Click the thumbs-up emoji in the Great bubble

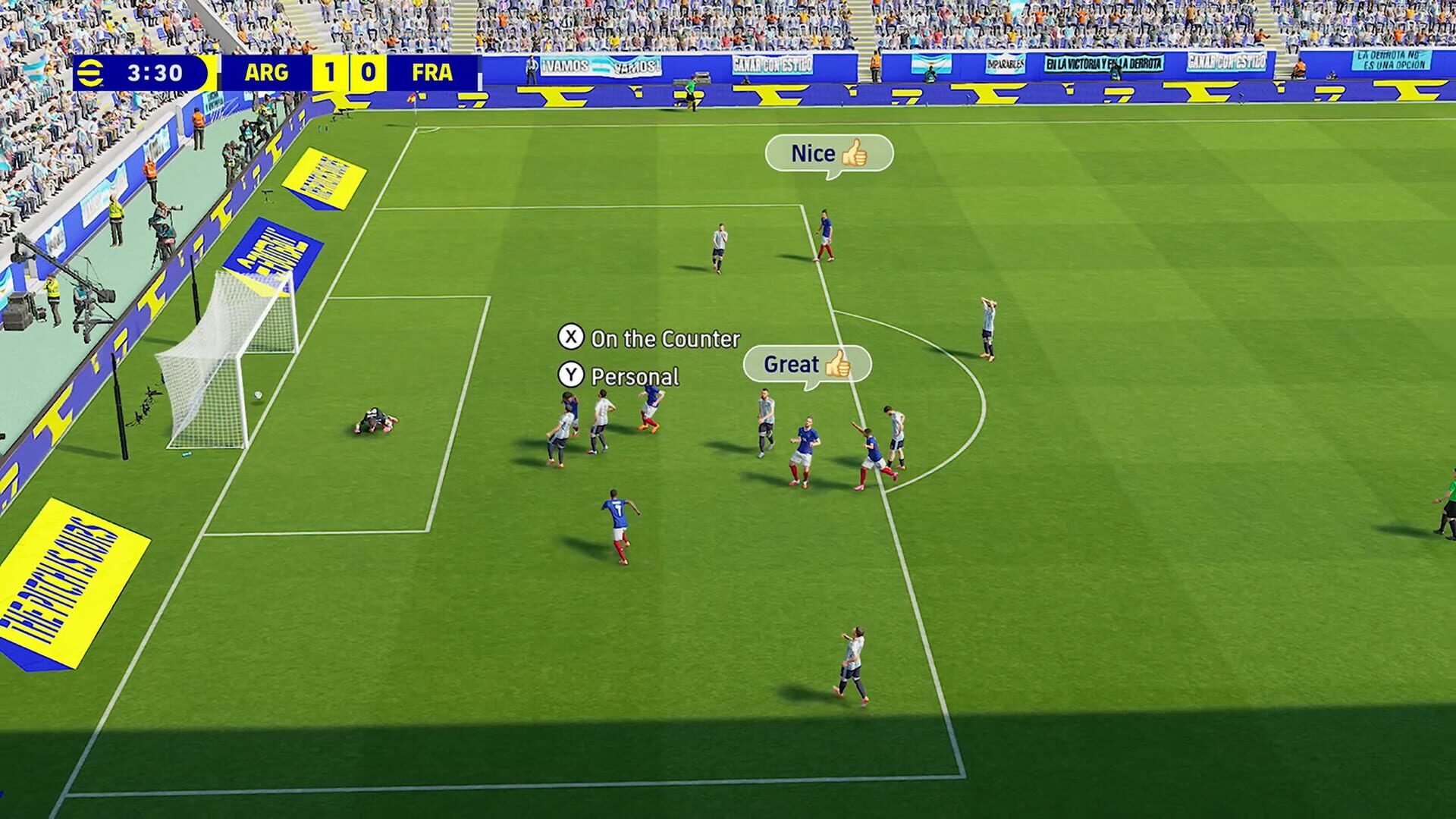(839, 365)
